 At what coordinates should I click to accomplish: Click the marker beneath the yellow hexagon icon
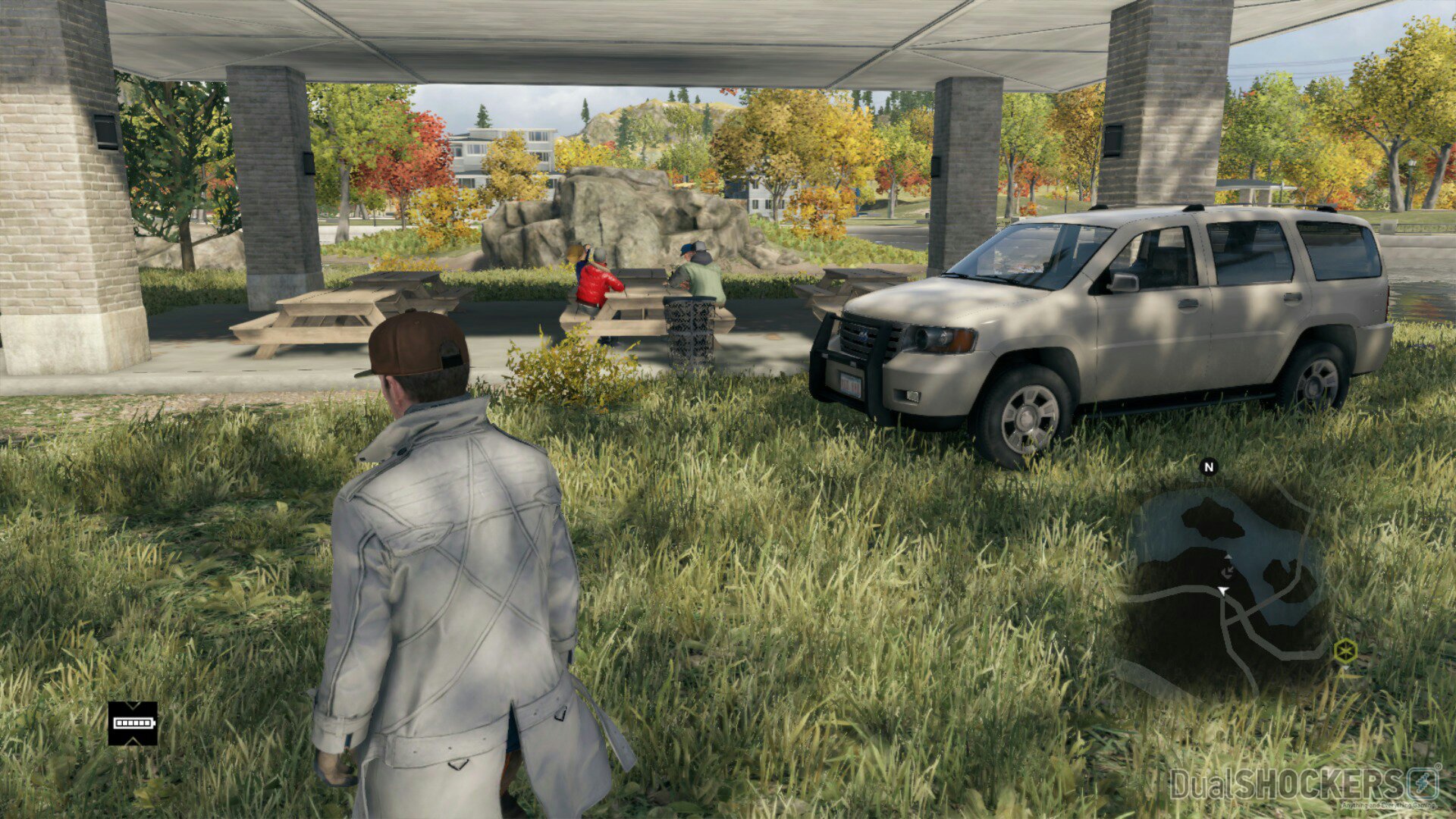(1347, 667)
